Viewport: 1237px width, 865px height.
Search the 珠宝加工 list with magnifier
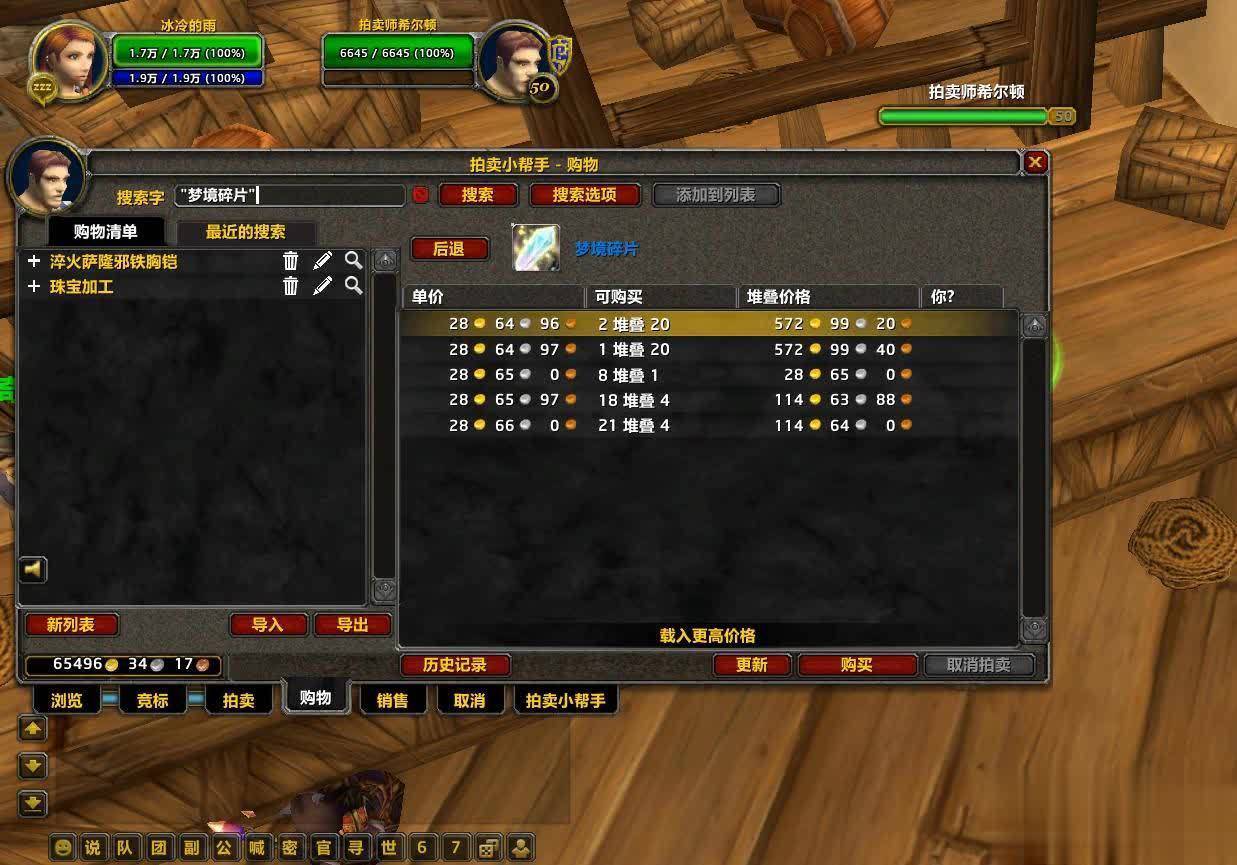[x=353, y=286]
